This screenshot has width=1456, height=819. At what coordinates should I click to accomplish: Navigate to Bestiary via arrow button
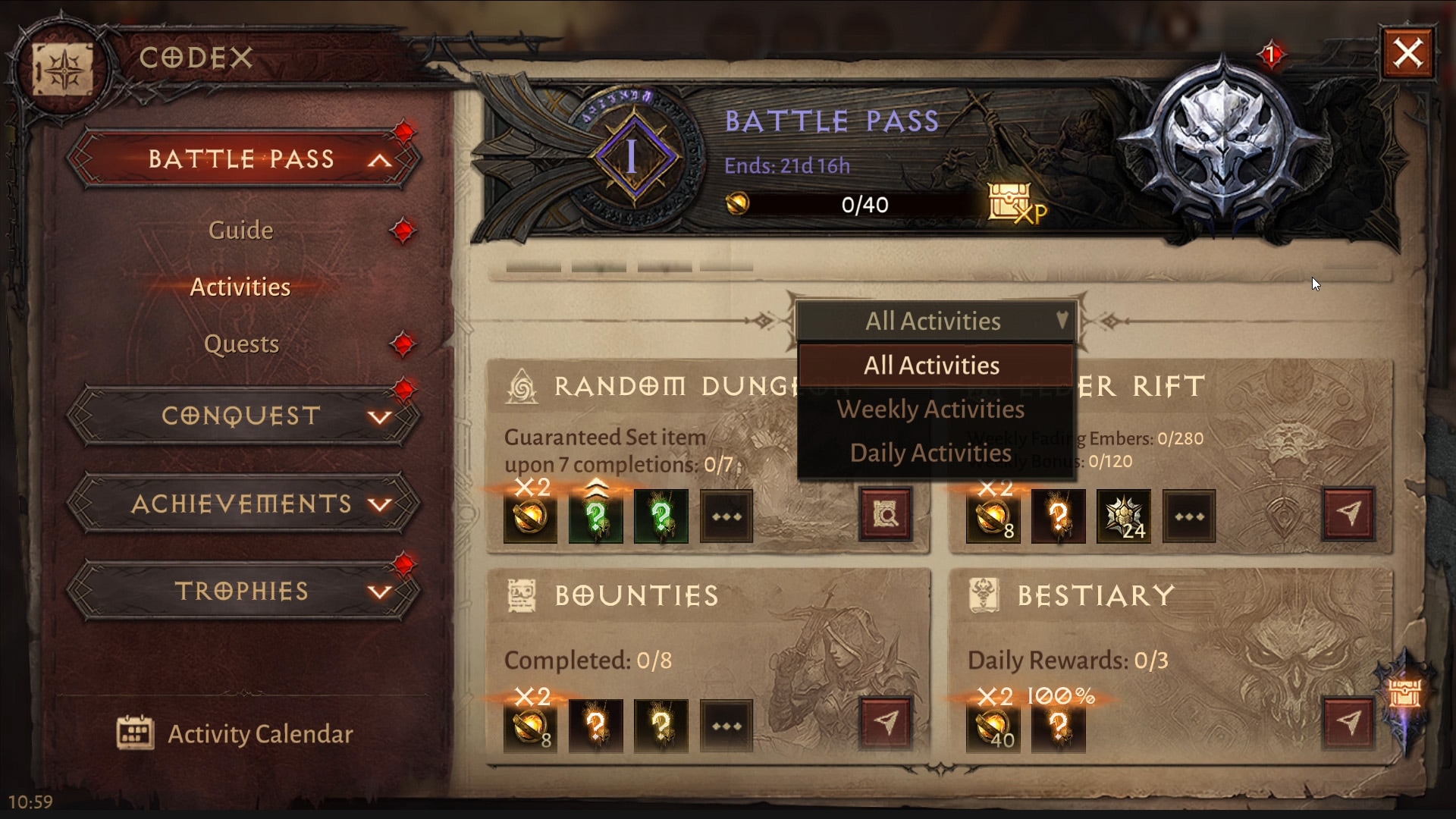pos(1348,723)
